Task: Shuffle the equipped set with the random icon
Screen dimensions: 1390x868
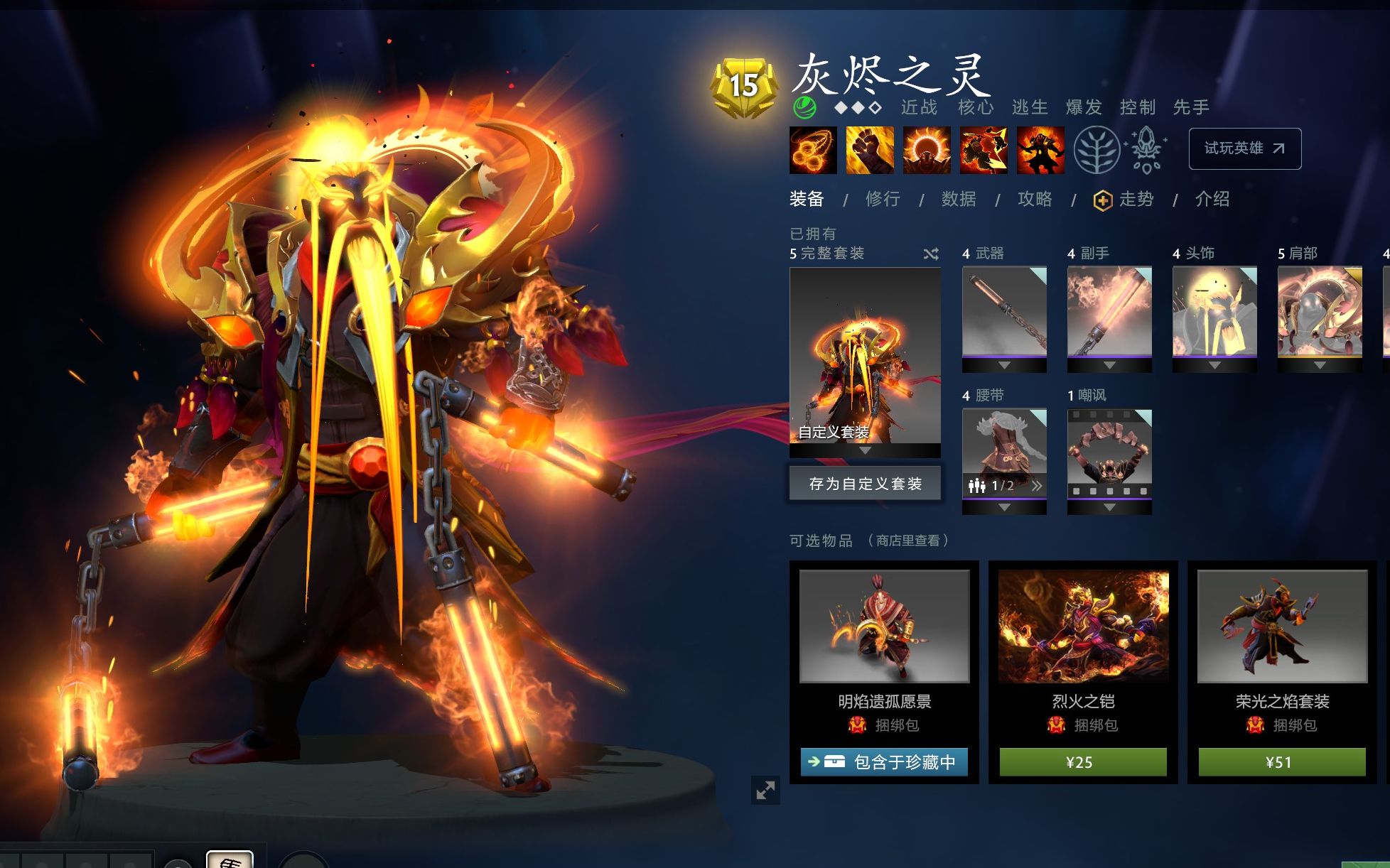Action: 931,254
